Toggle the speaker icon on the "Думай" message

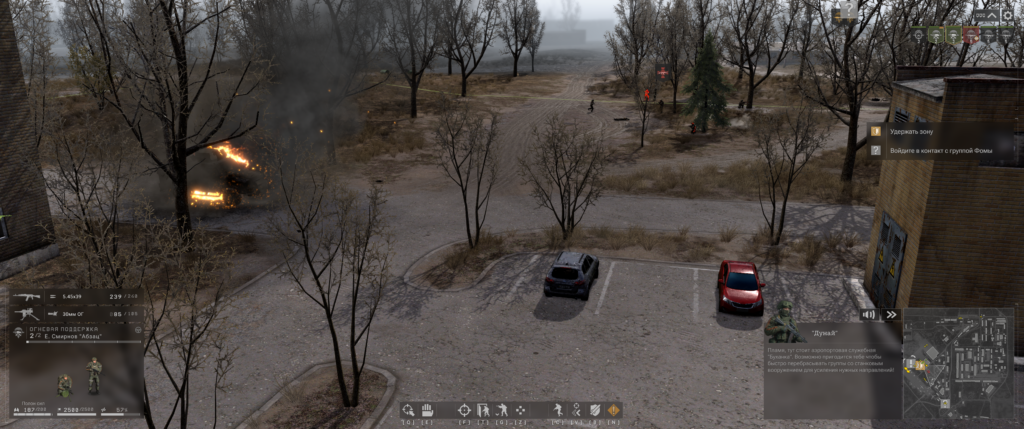coord(869,314)
